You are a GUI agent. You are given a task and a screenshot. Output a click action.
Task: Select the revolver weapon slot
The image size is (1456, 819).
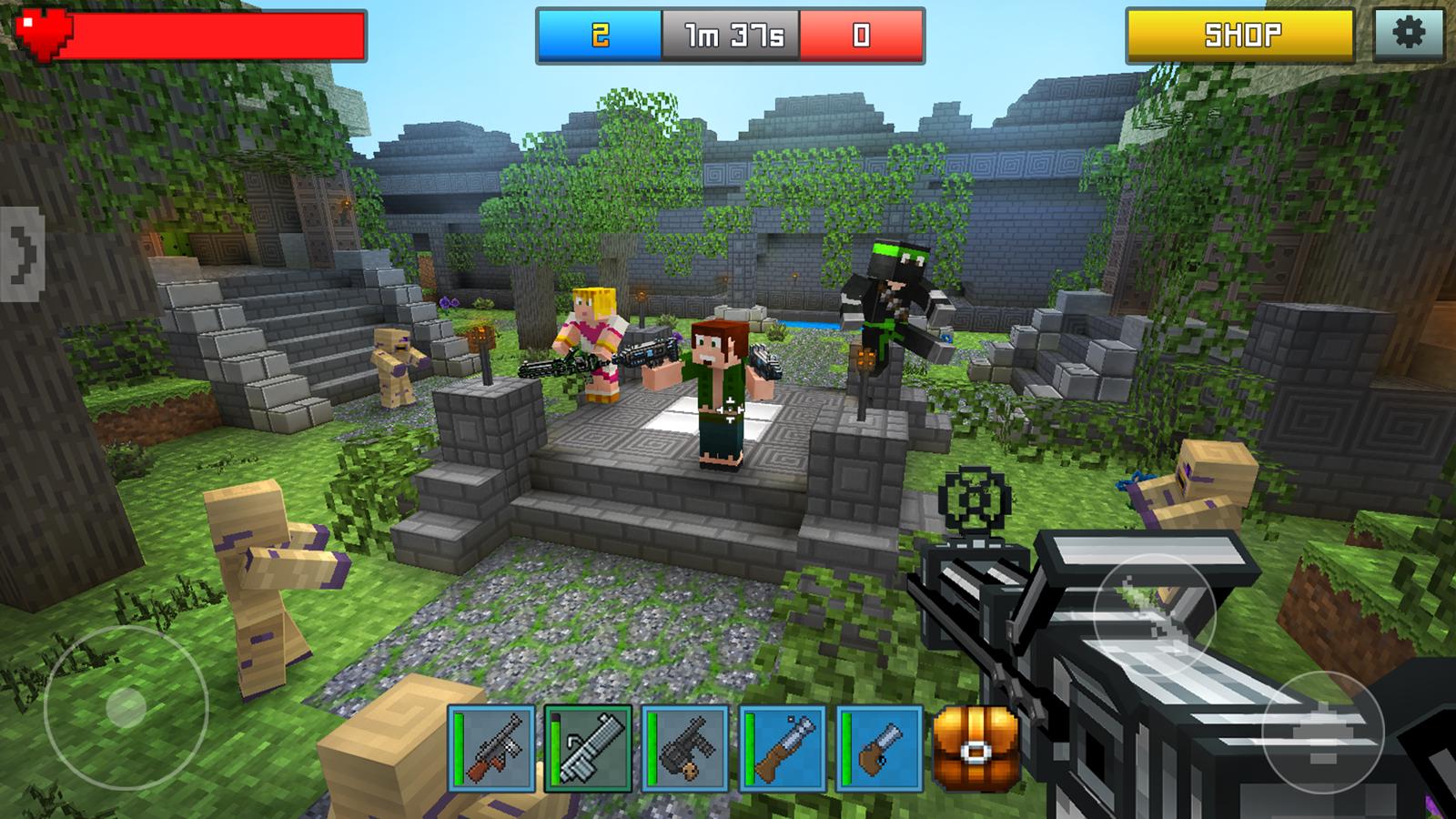[880, 746]
